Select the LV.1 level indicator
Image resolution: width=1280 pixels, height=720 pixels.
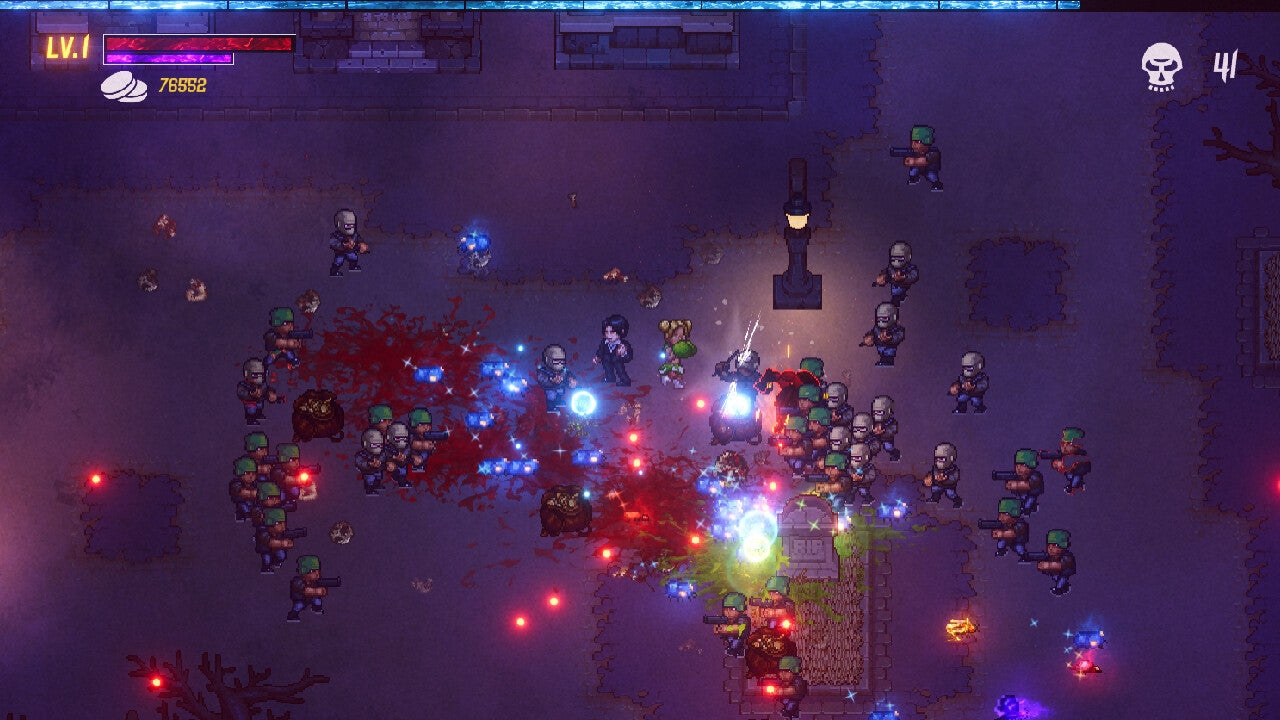68,47
